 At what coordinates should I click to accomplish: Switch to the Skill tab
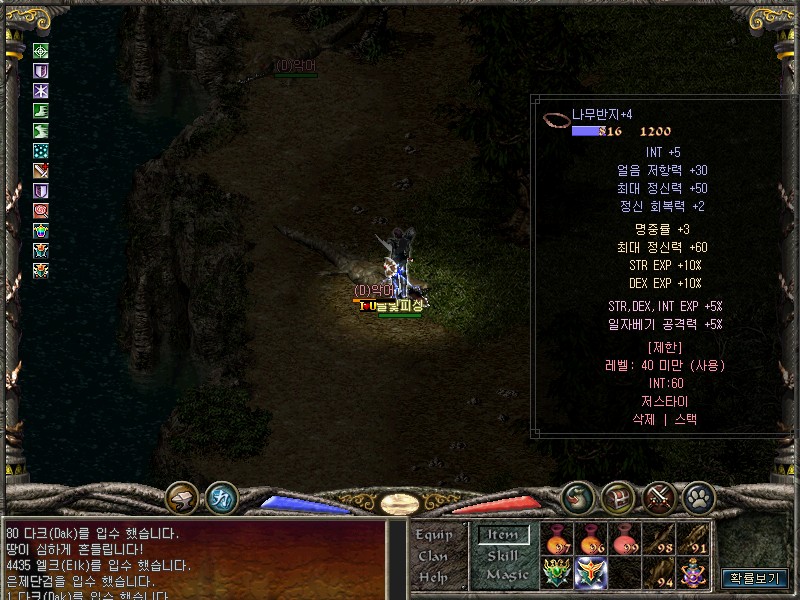(x=502, y=555)
